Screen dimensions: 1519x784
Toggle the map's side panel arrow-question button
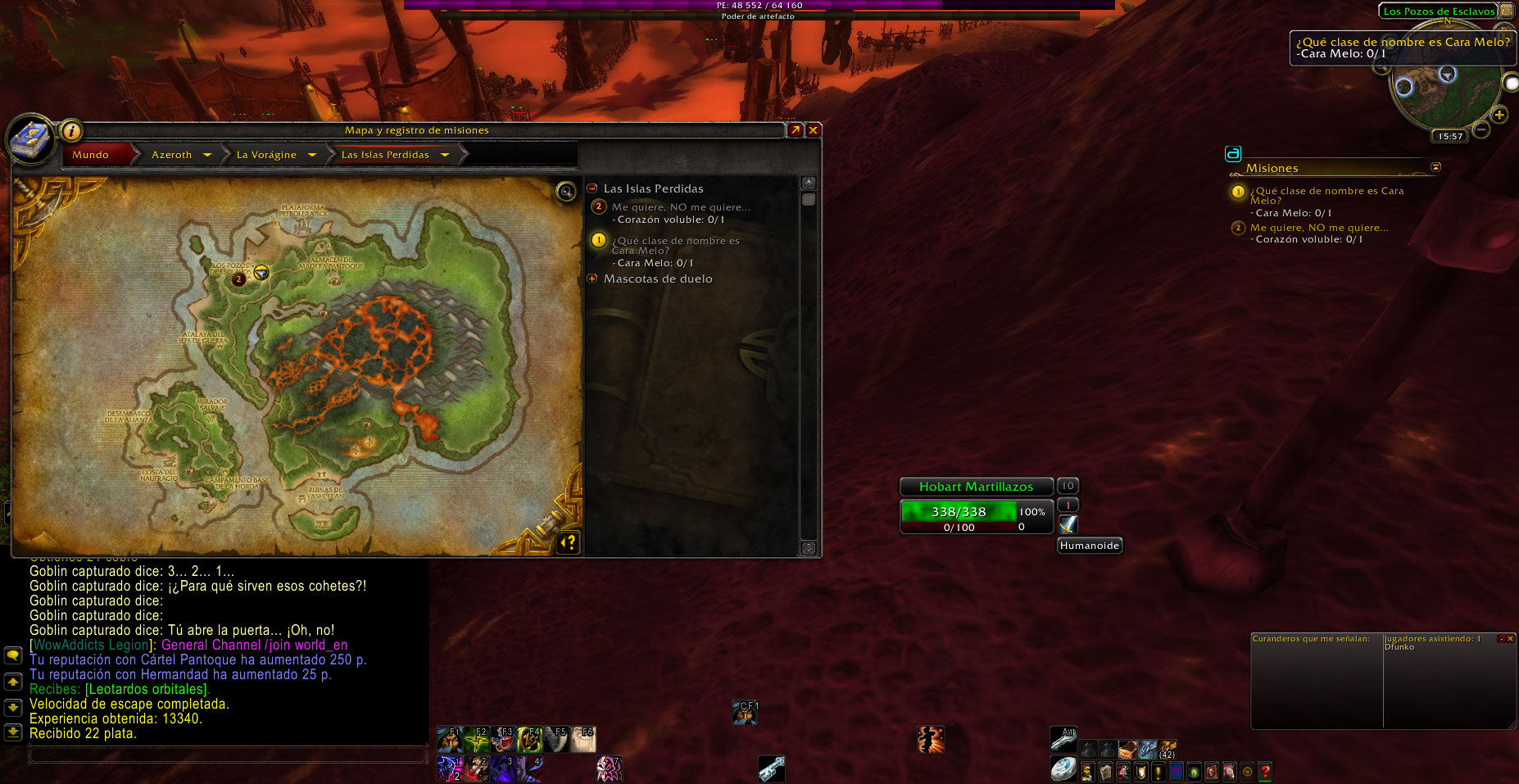568,542
